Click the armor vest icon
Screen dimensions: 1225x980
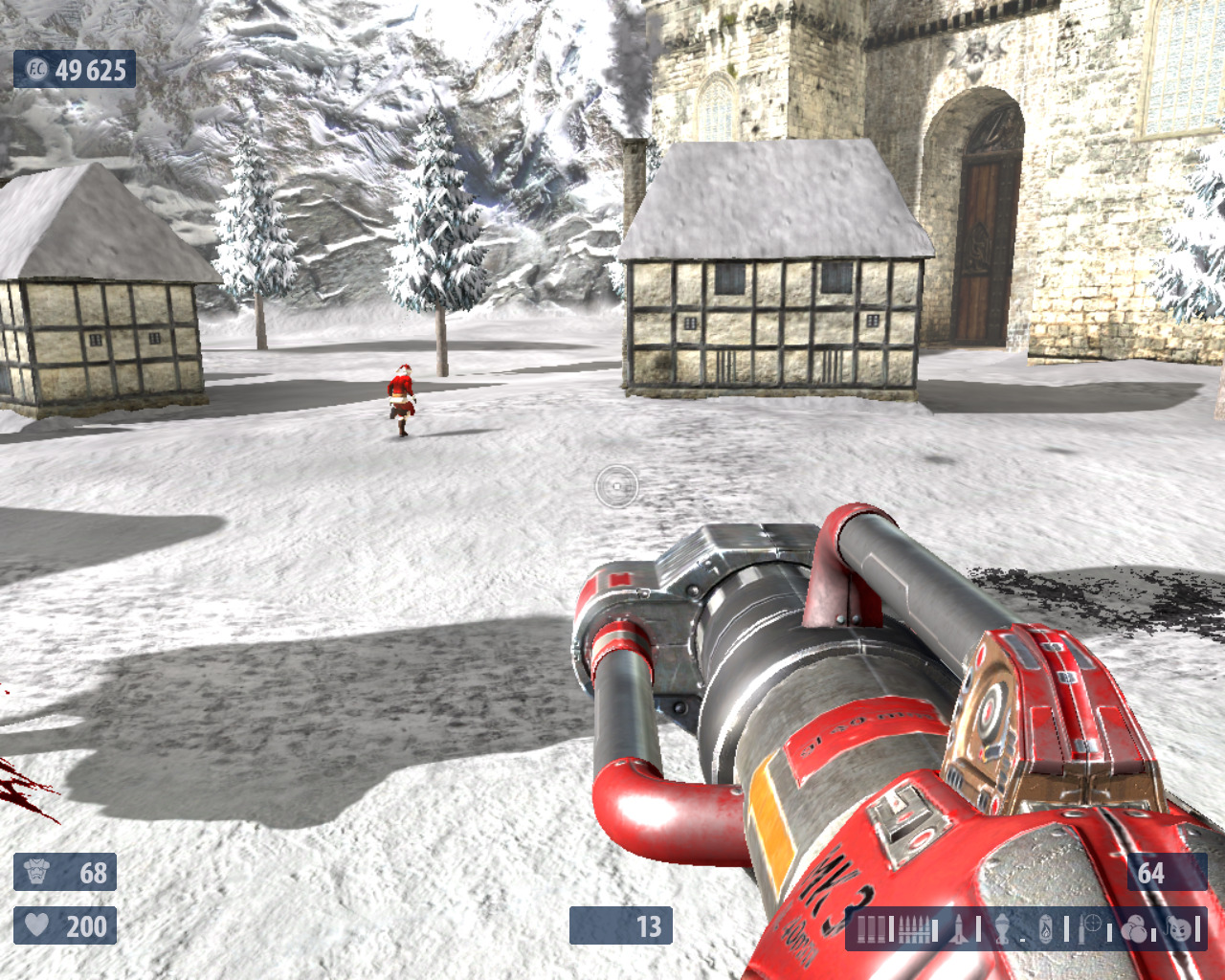coord(37,872)
